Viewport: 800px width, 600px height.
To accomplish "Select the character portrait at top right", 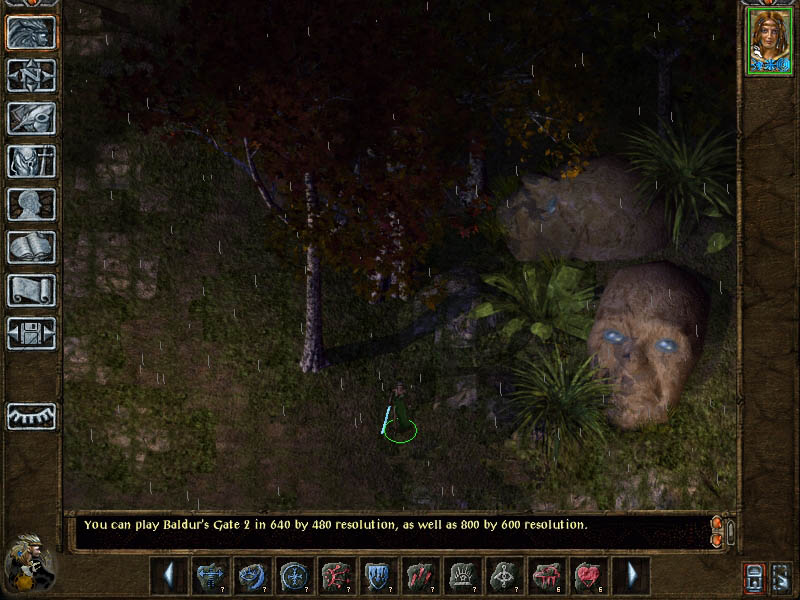I will [768, 42].
